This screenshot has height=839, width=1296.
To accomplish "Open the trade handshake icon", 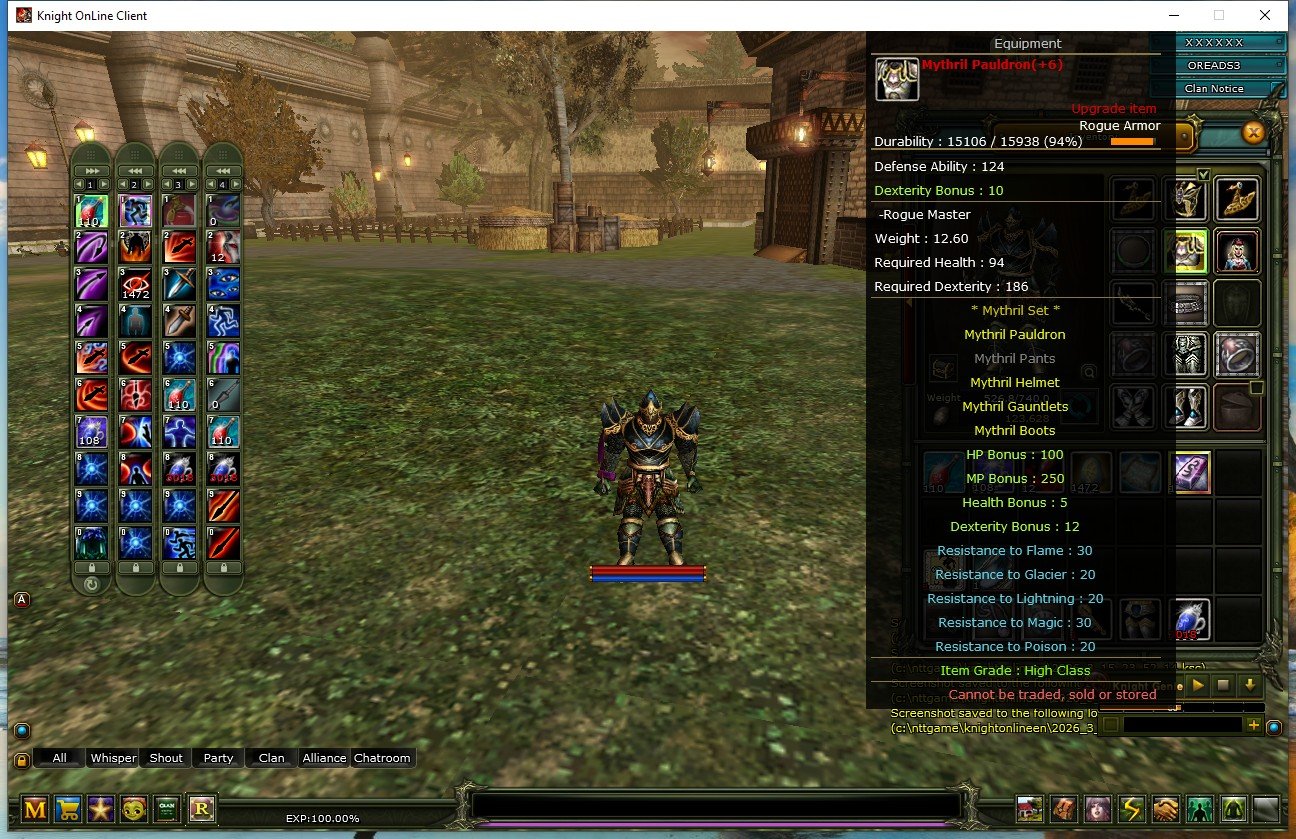I will tap(1165, 810).
